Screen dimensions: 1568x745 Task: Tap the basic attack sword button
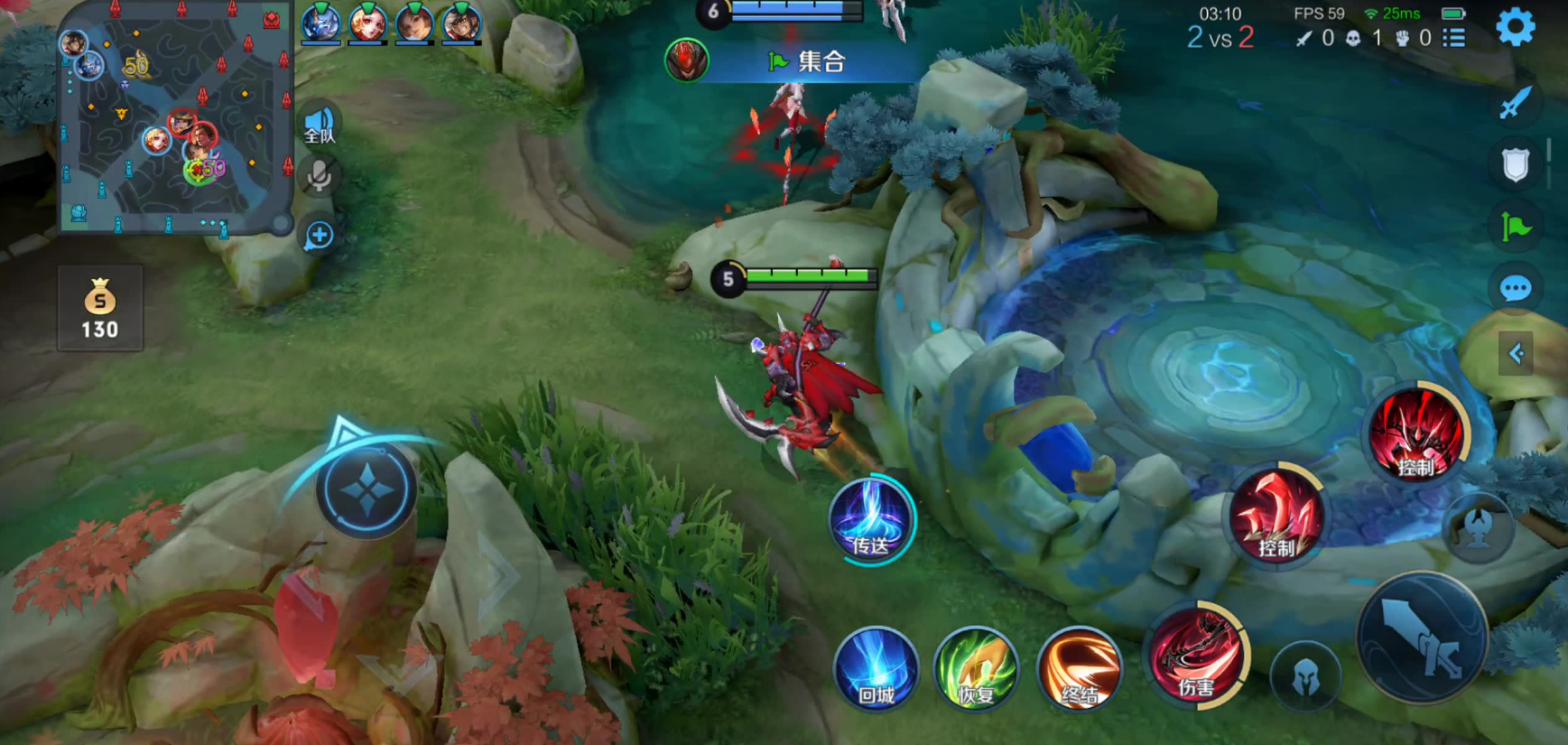point(1422,638)
